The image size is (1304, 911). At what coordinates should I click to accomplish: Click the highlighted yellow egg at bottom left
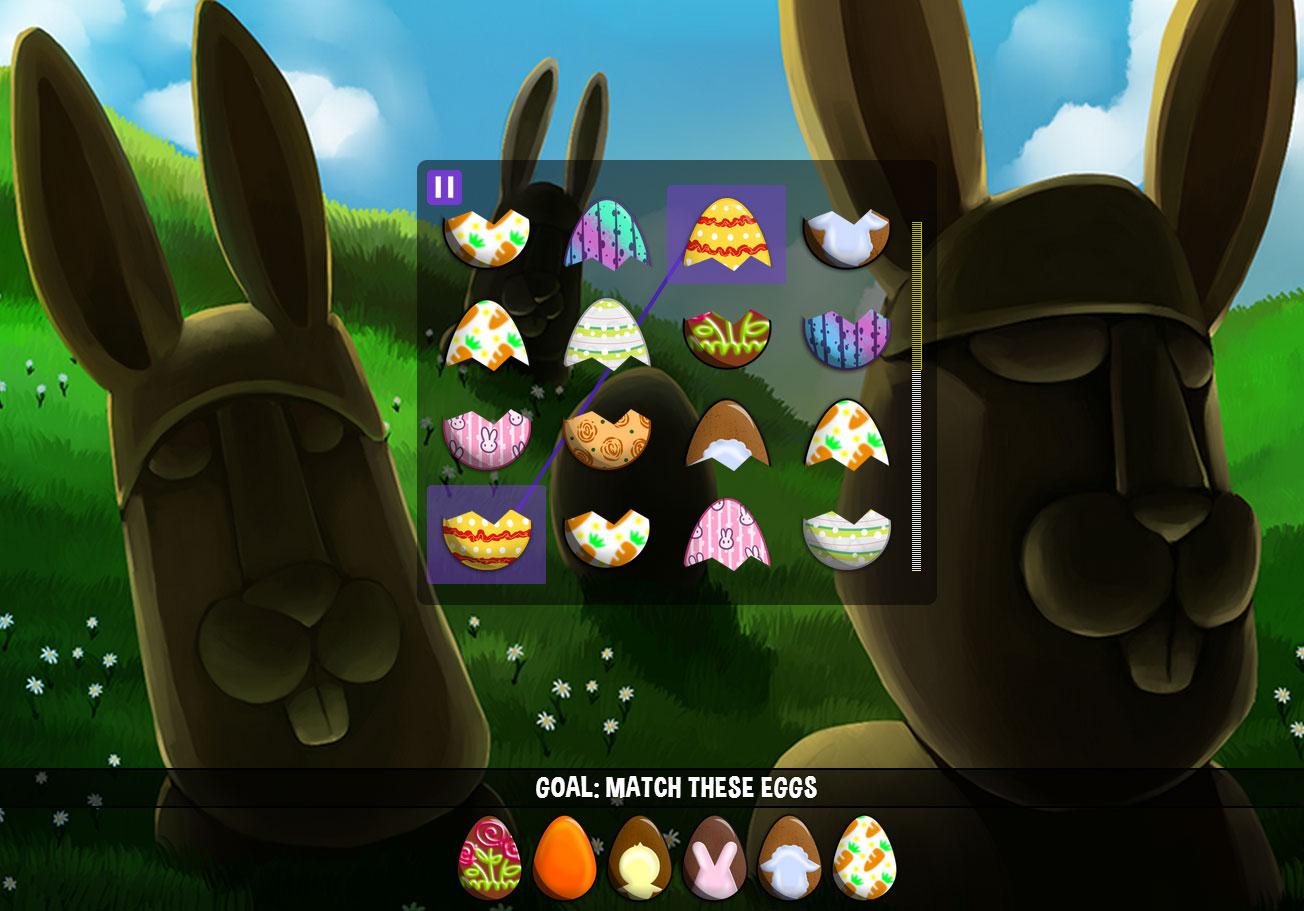[486, 533]
